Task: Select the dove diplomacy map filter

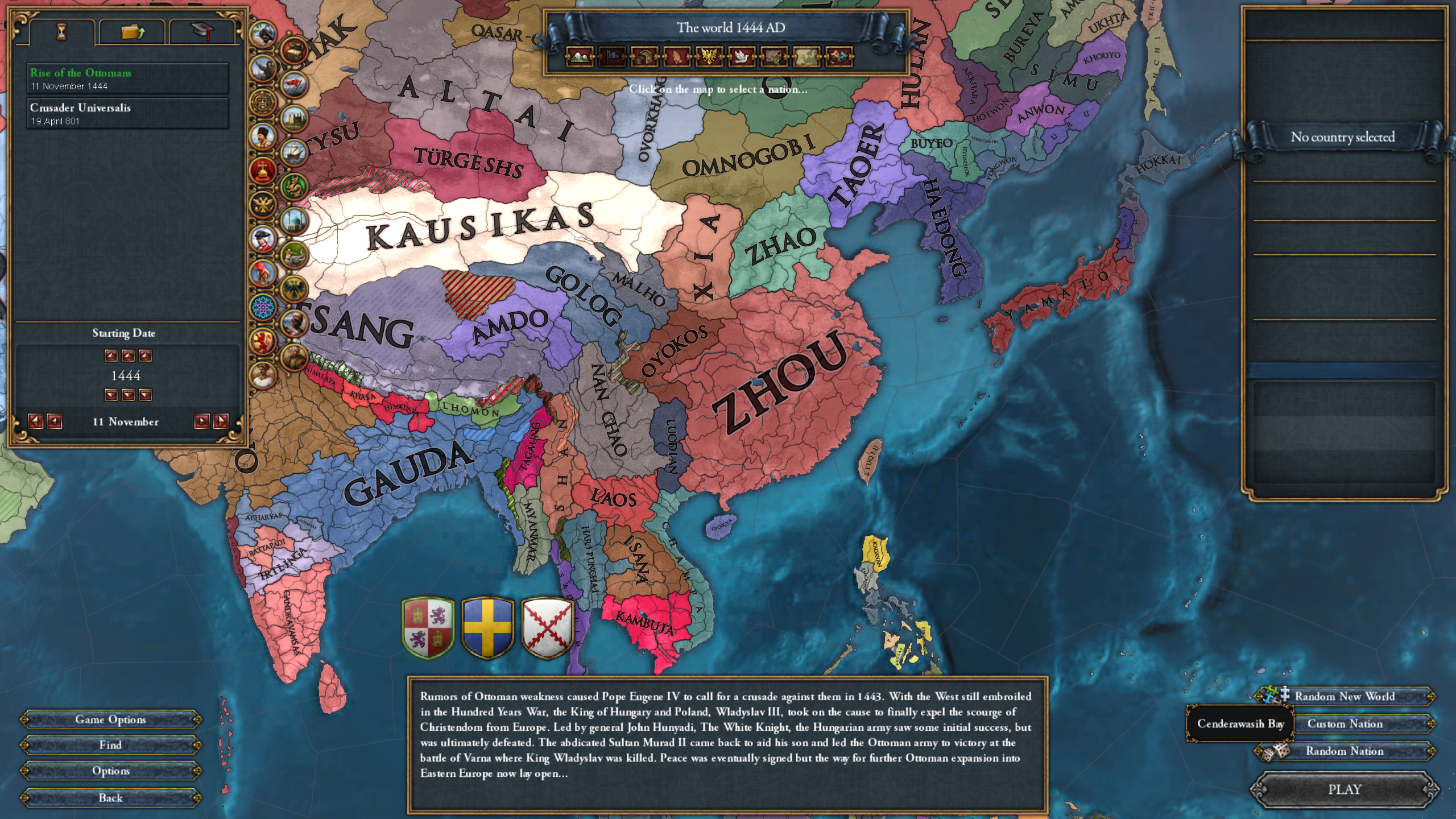Action: coord(742,57)
